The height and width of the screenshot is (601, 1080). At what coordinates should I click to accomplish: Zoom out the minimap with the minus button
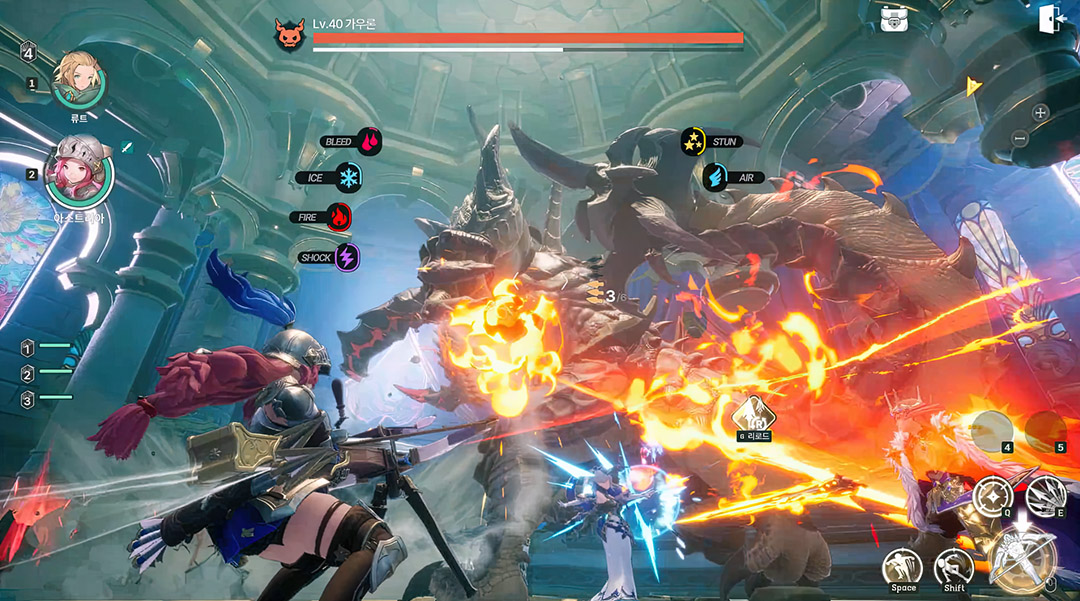1019,137
